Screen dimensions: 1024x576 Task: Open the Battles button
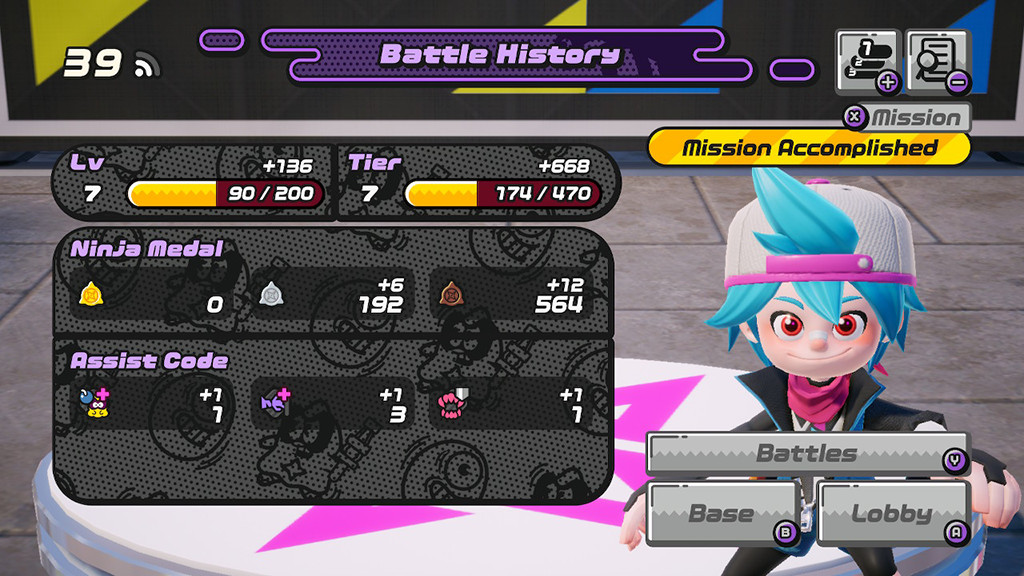tap(807, 454)
